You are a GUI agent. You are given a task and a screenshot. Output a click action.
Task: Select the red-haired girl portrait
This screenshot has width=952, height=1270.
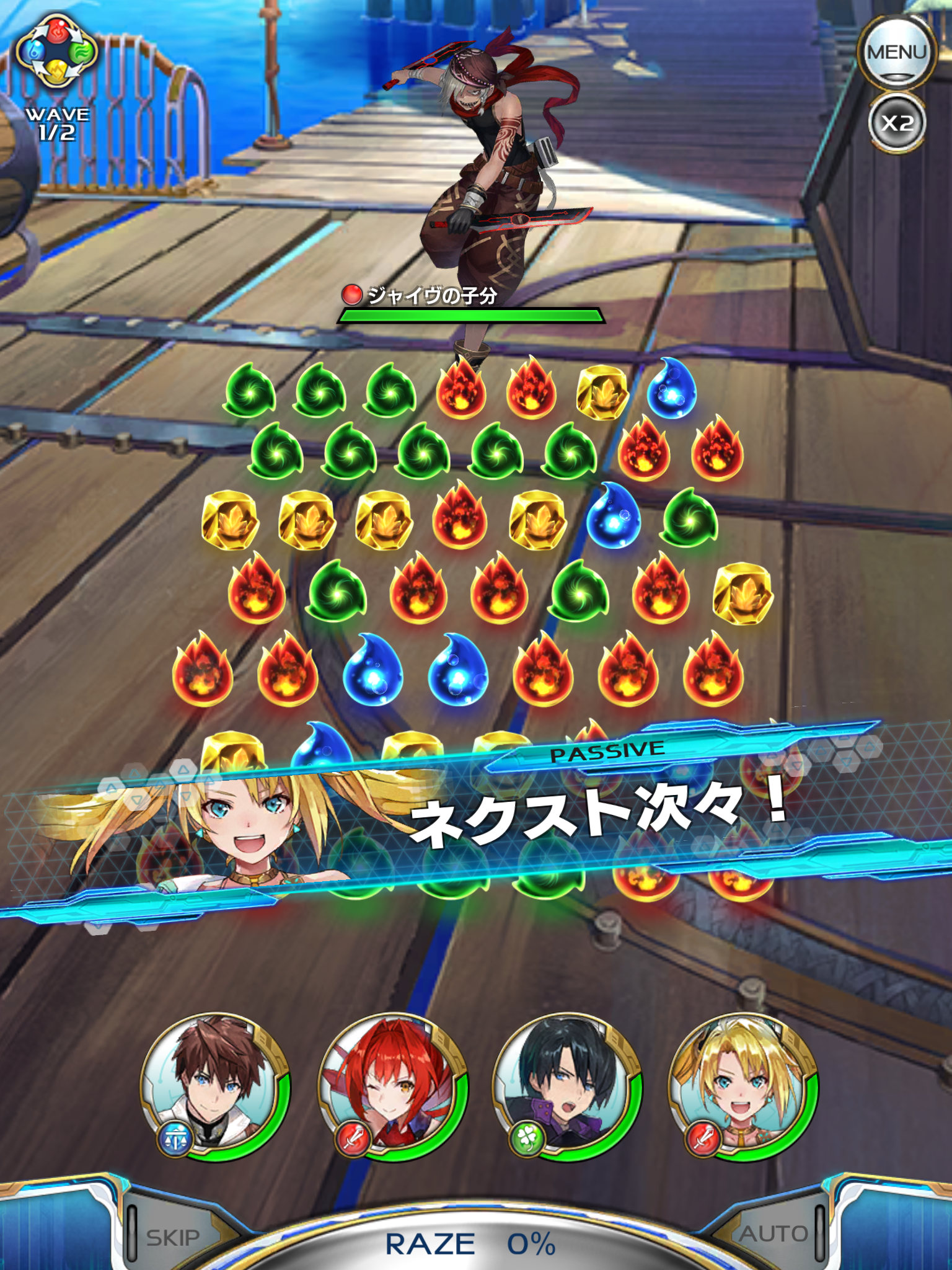(x=392, y=1087)
